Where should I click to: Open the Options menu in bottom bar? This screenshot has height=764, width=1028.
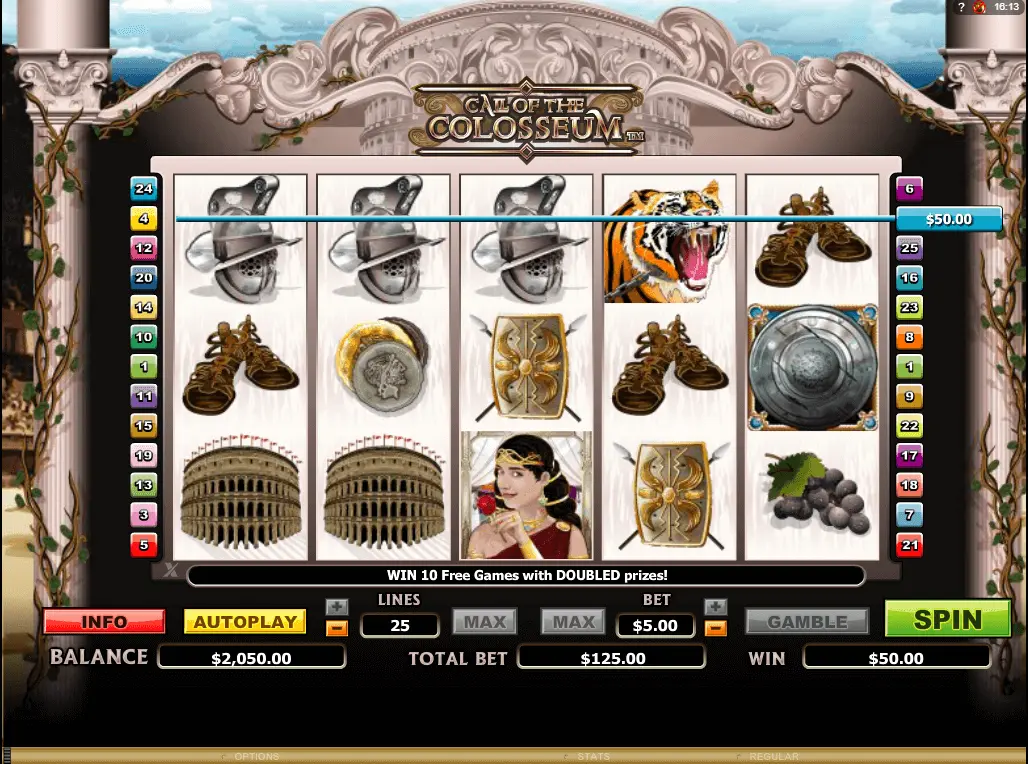point(256,757)
